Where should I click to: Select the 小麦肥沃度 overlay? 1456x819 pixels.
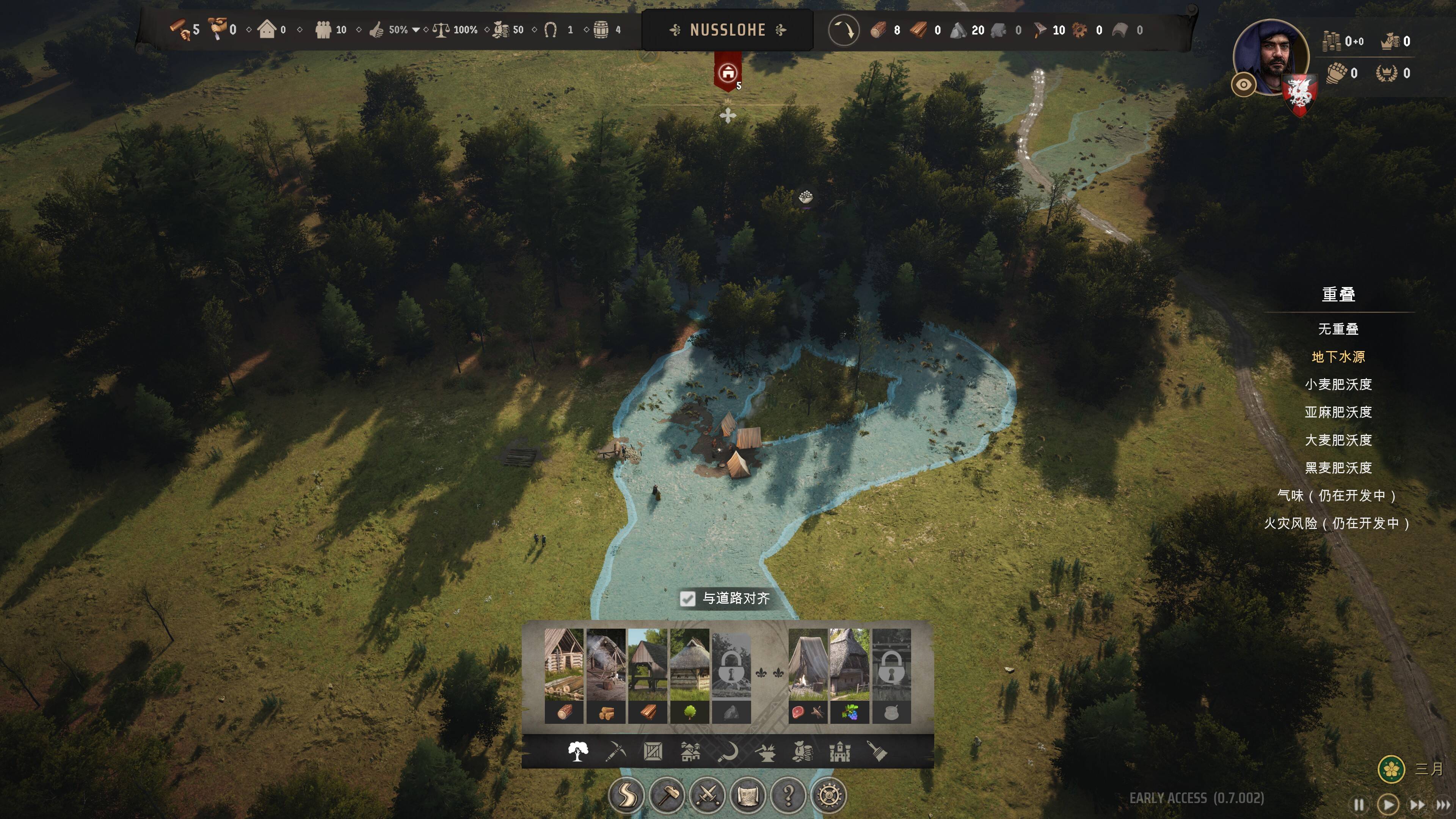[x=1338, y=384]
